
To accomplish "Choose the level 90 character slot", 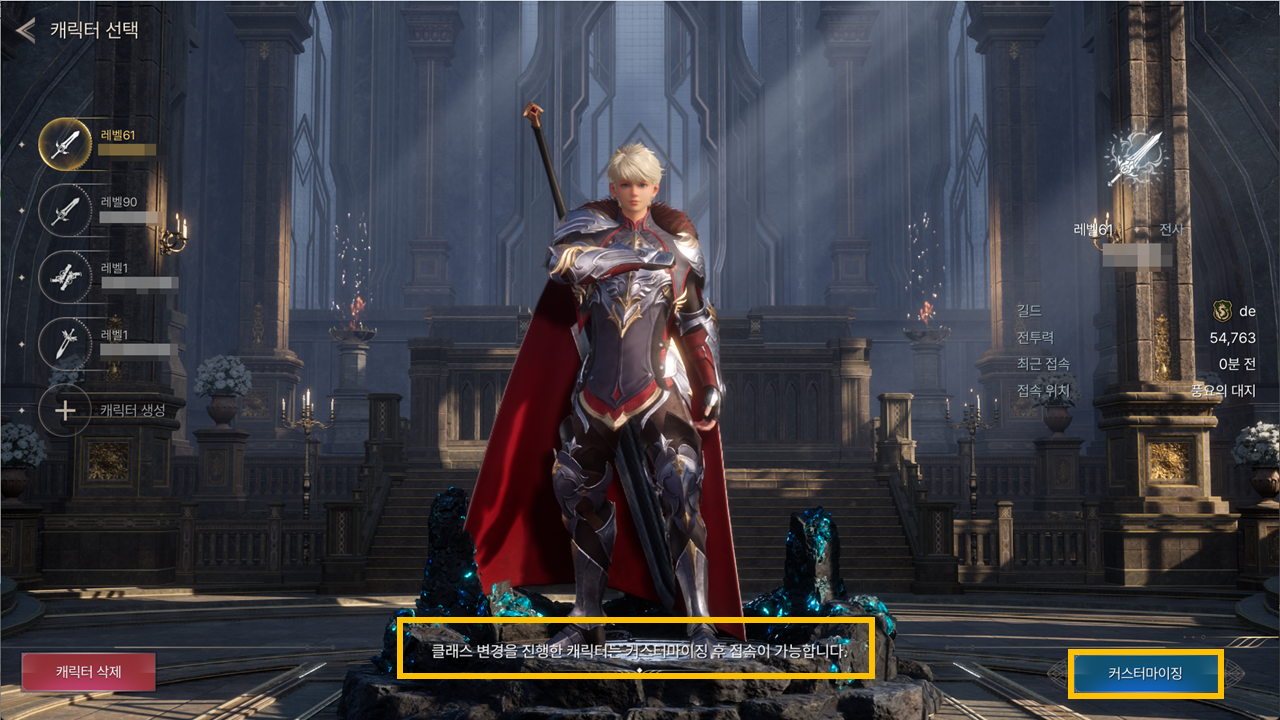I will tap(65, 210).
